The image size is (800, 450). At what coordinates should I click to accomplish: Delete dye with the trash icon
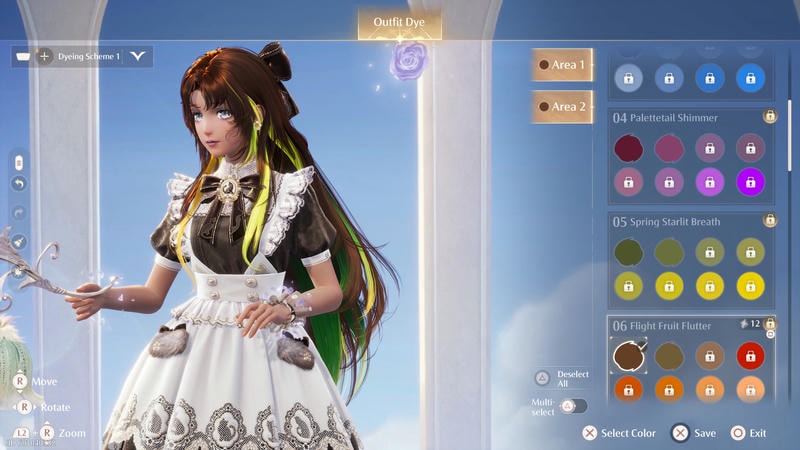point(18,162)
